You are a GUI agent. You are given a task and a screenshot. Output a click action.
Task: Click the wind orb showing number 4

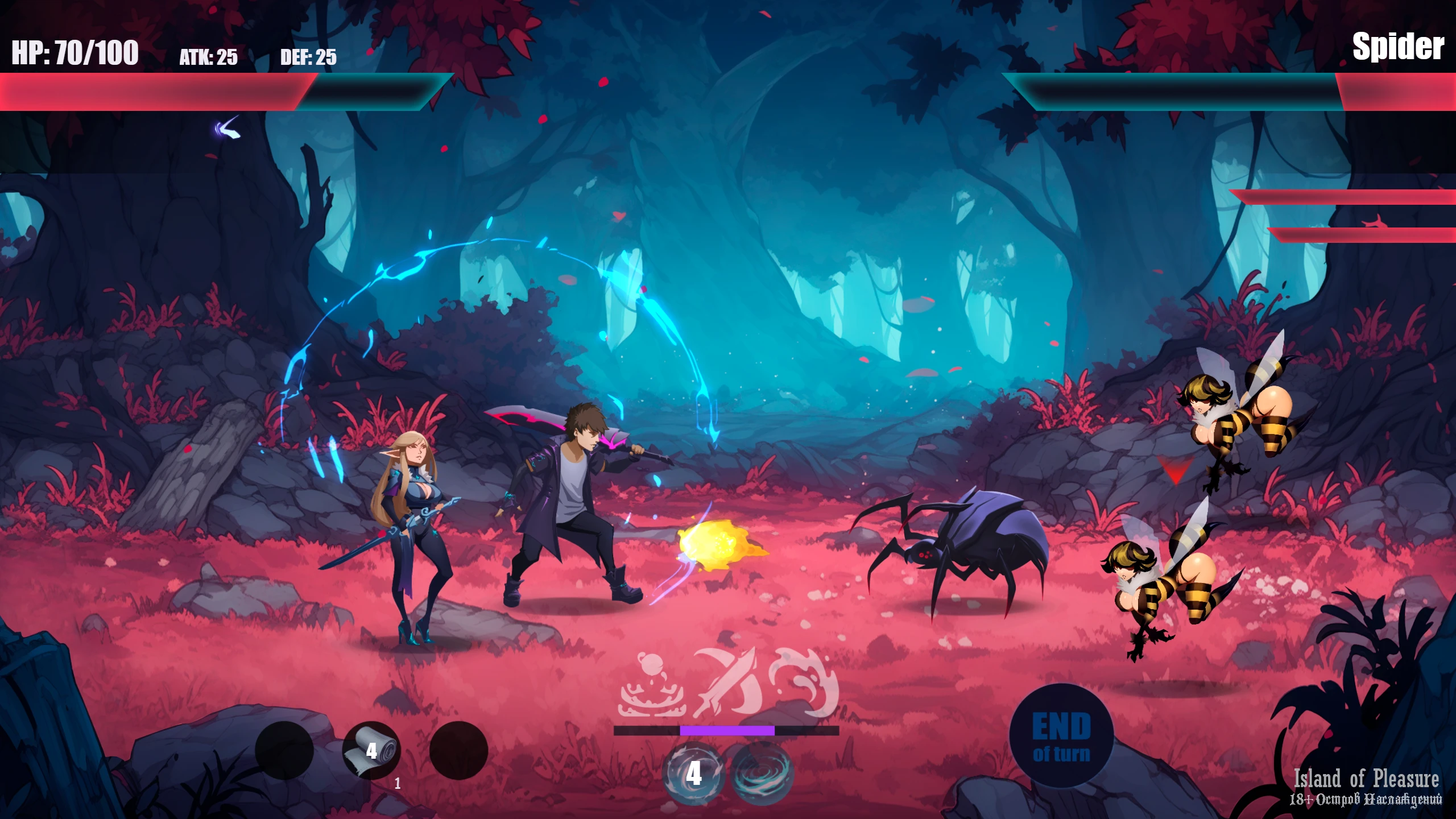click(x=694, y=773)
